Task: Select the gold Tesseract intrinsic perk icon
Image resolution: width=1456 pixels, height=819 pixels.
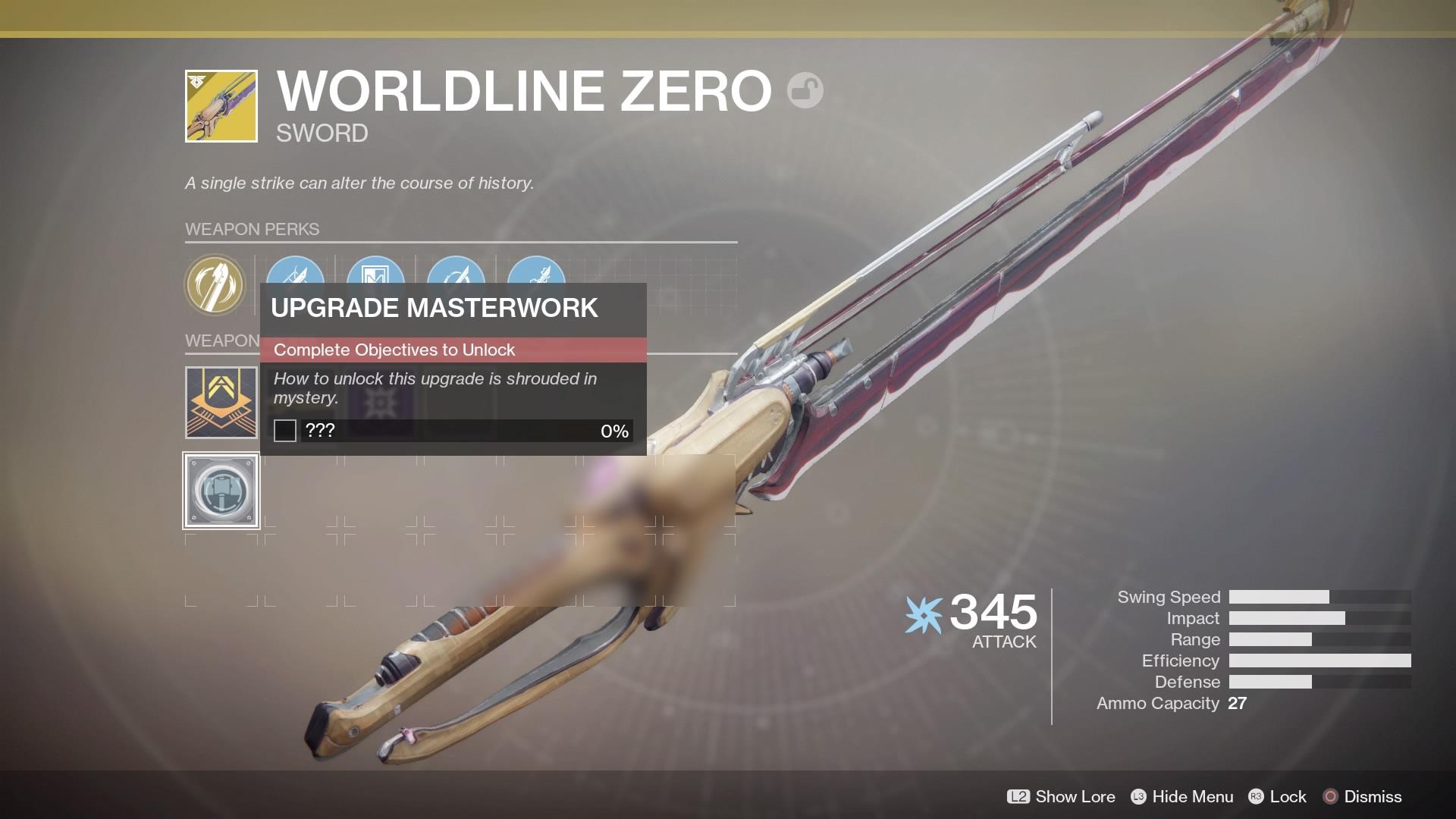Action: click(215, 284)
